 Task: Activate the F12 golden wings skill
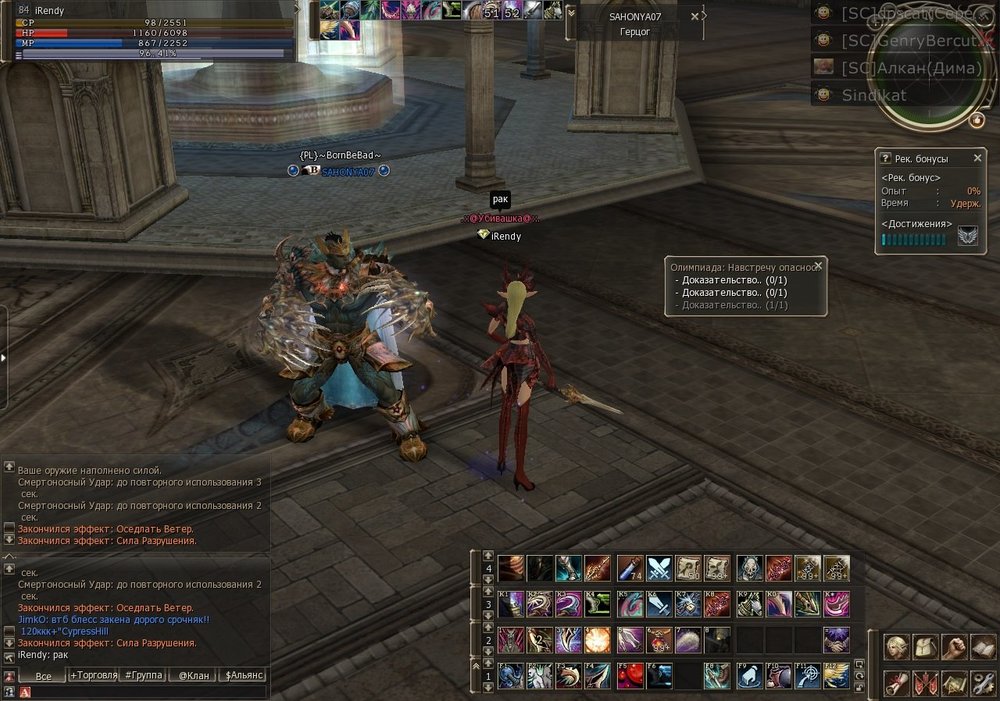(836, 676)
